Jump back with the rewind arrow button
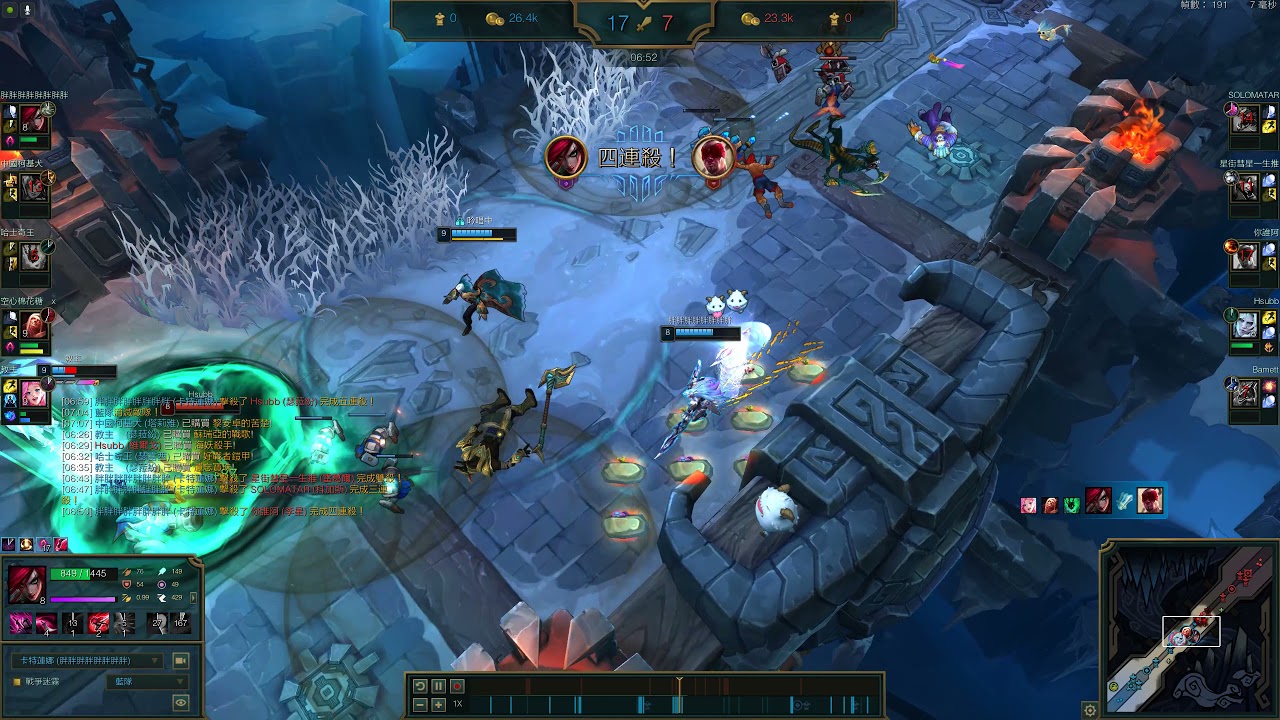The image size is (1280, 720). point(420,686)
